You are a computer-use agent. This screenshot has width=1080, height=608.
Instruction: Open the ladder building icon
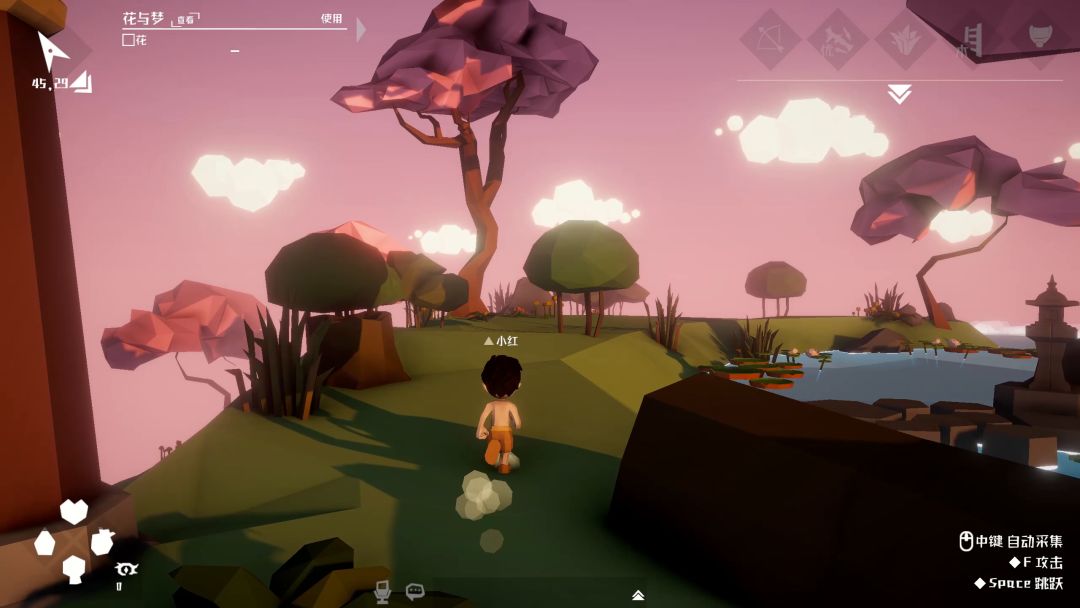click(972, 40)
